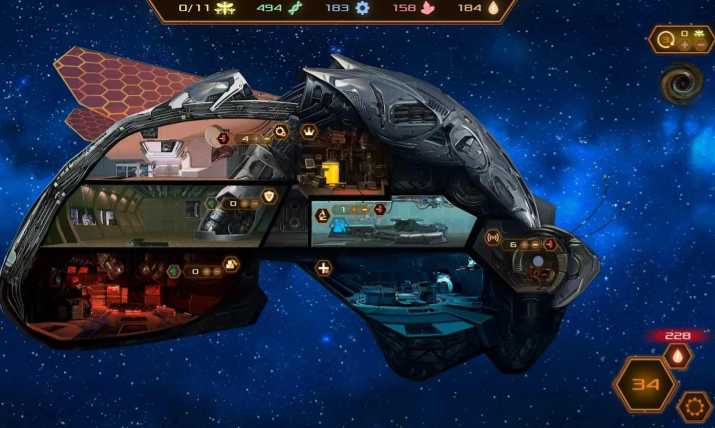The image size is (715, 428).
Task: Click the red arrow icon in the cockpit pod
Action: pyautogui.click(x=549, y=244)
